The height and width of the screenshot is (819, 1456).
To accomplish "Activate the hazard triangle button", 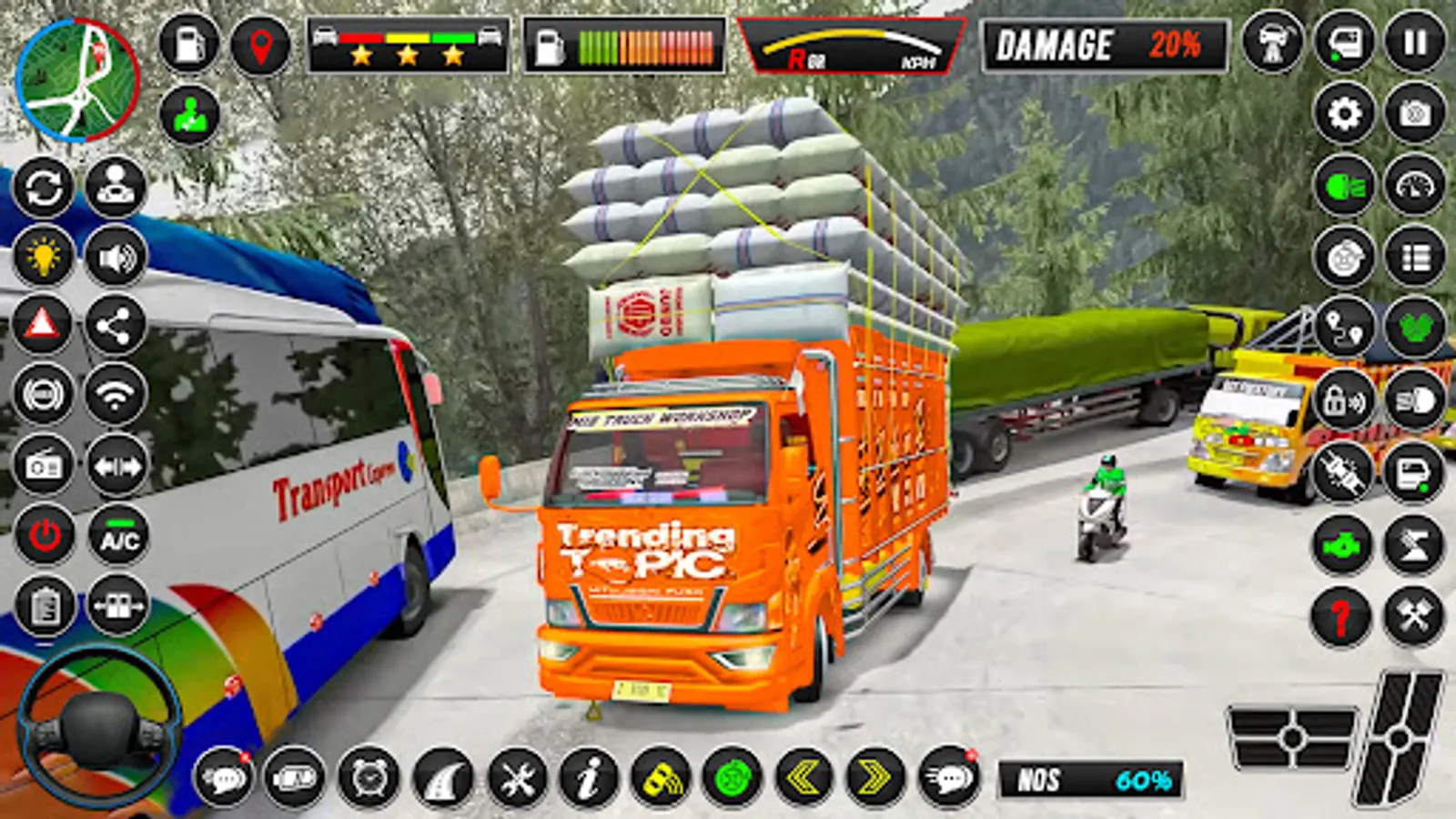I will click(43, 325).
